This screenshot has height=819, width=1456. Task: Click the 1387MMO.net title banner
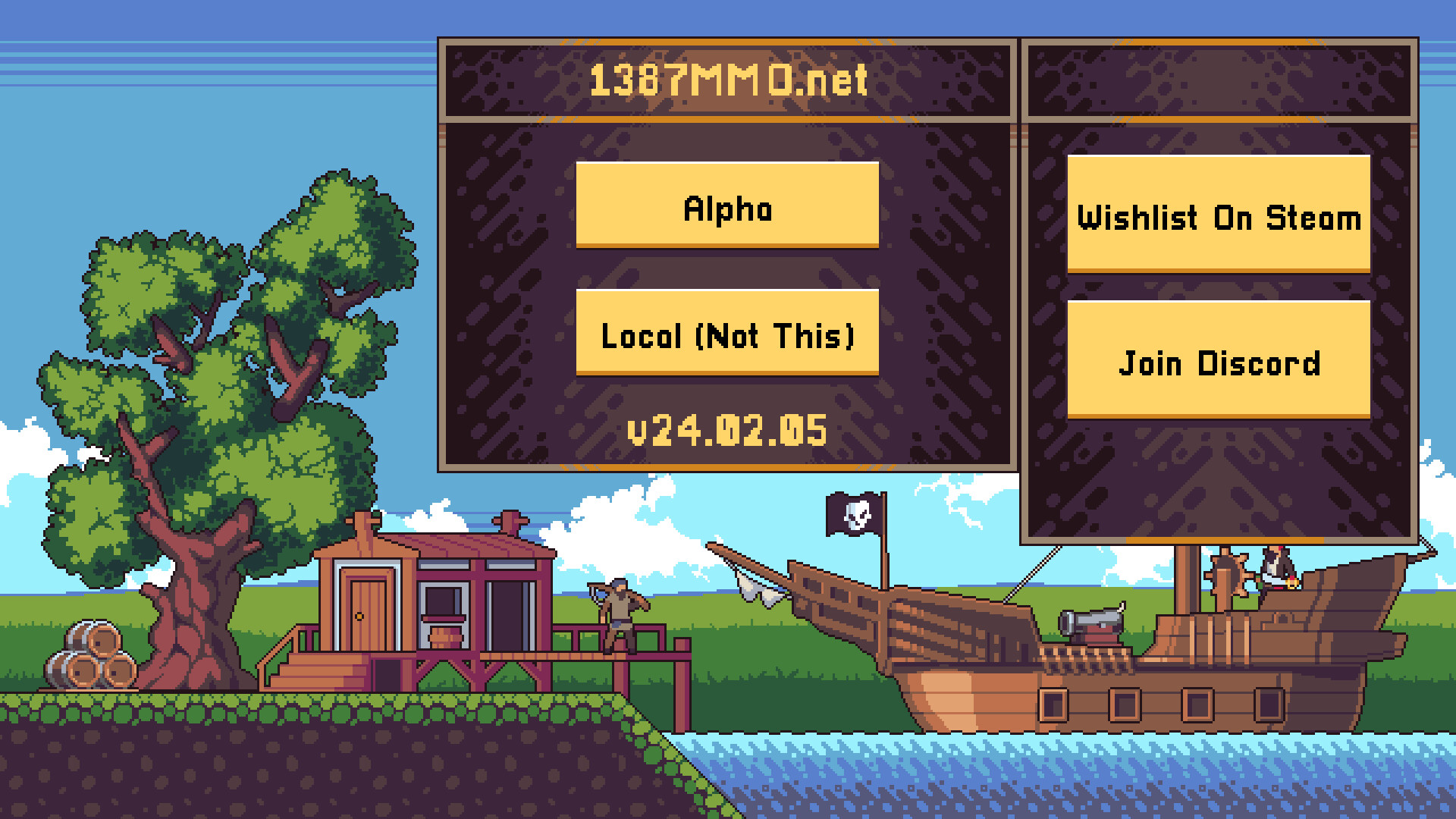(x=726, y=80)
